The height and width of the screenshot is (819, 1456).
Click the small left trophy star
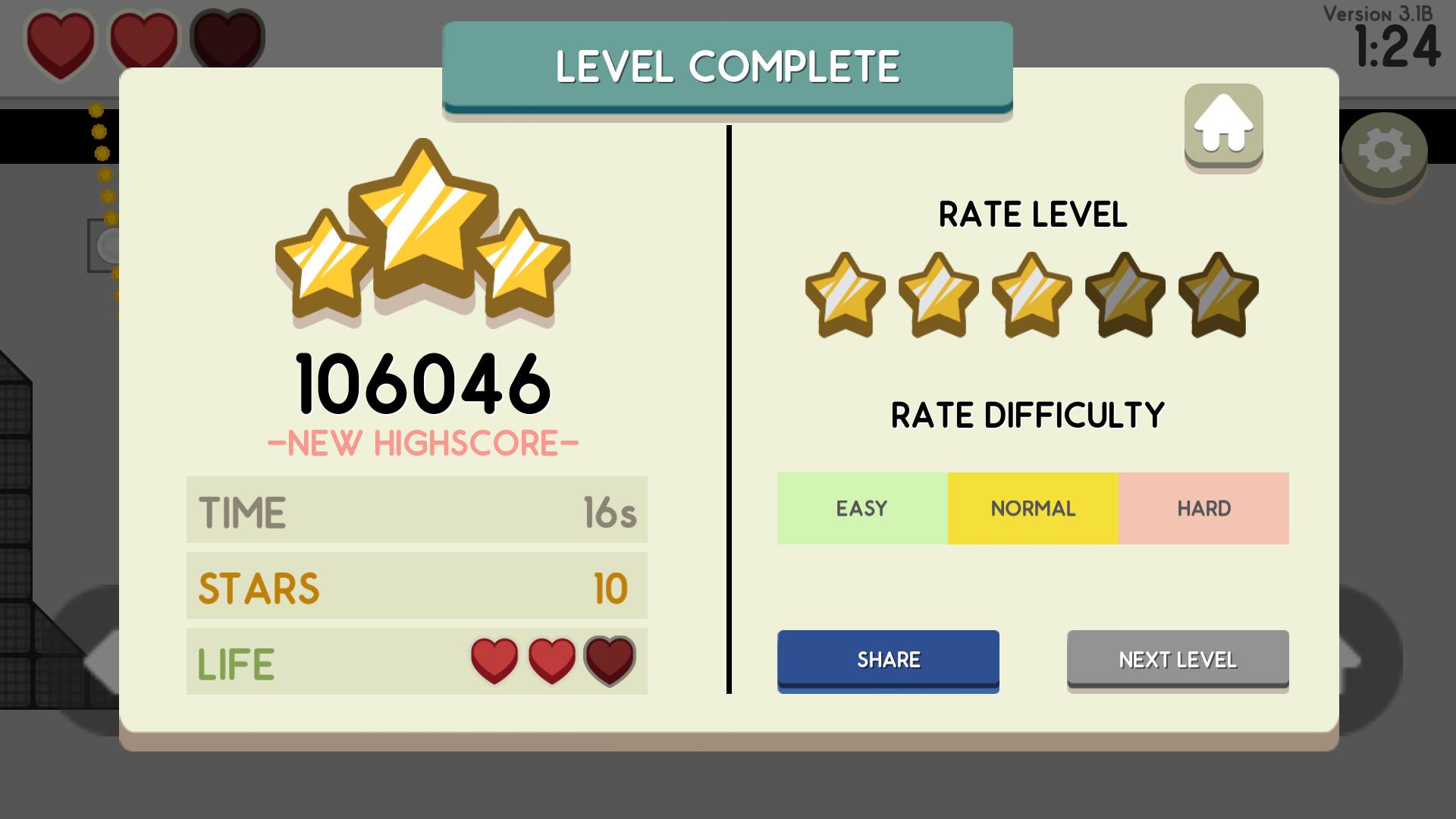tap(322, 265)
